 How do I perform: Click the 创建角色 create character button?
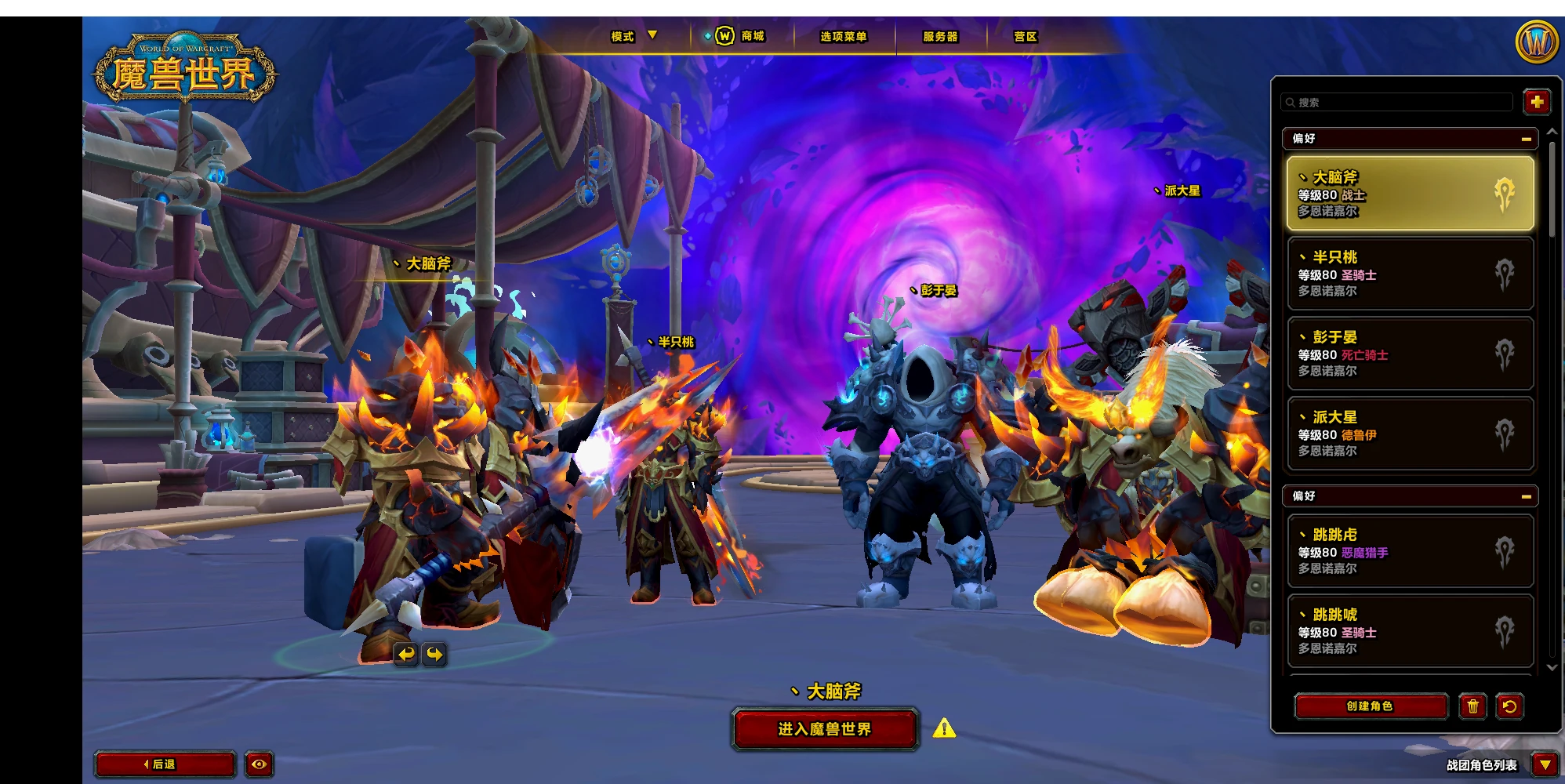point(1370,706)
